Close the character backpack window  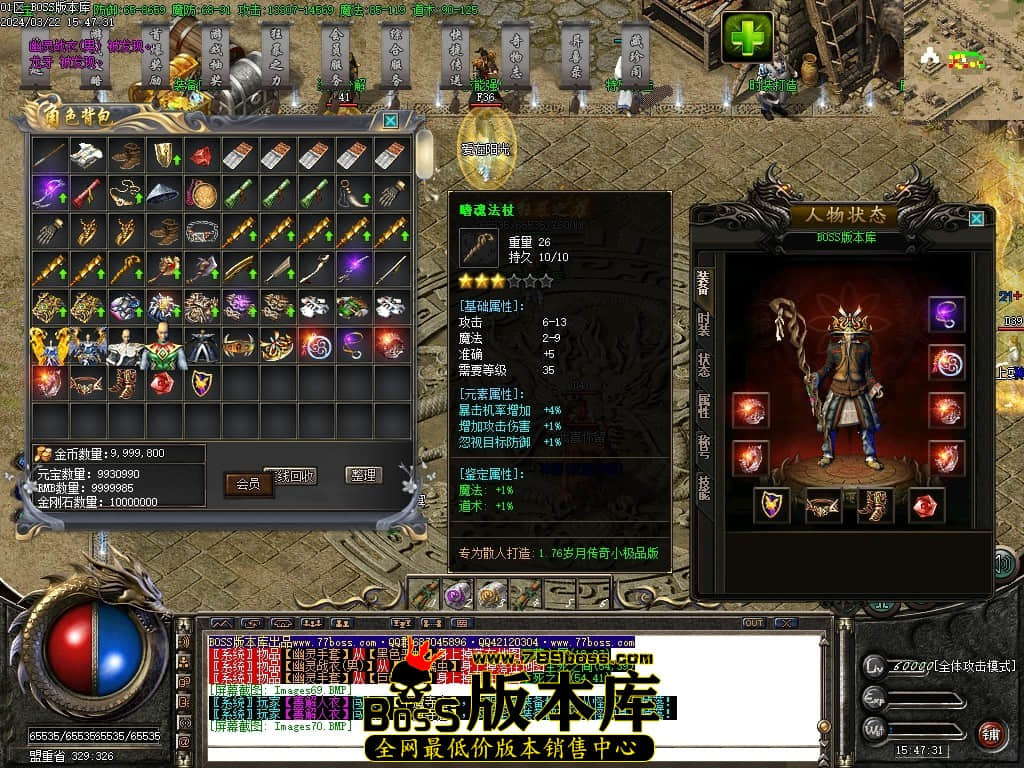coord(390,120)
